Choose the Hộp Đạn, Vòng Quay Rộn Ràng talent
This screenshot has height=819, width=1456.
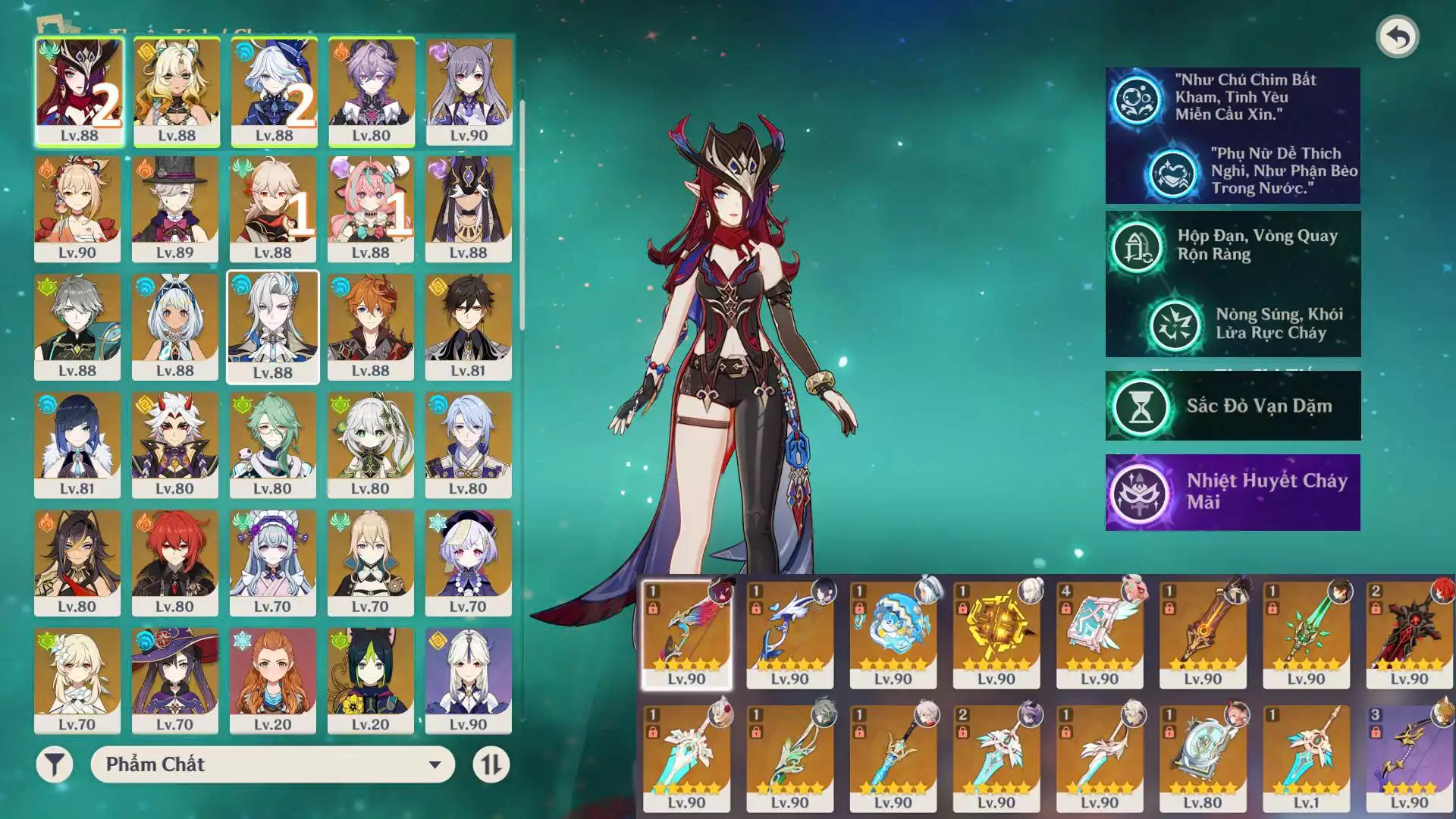(x=1232, y=246)
